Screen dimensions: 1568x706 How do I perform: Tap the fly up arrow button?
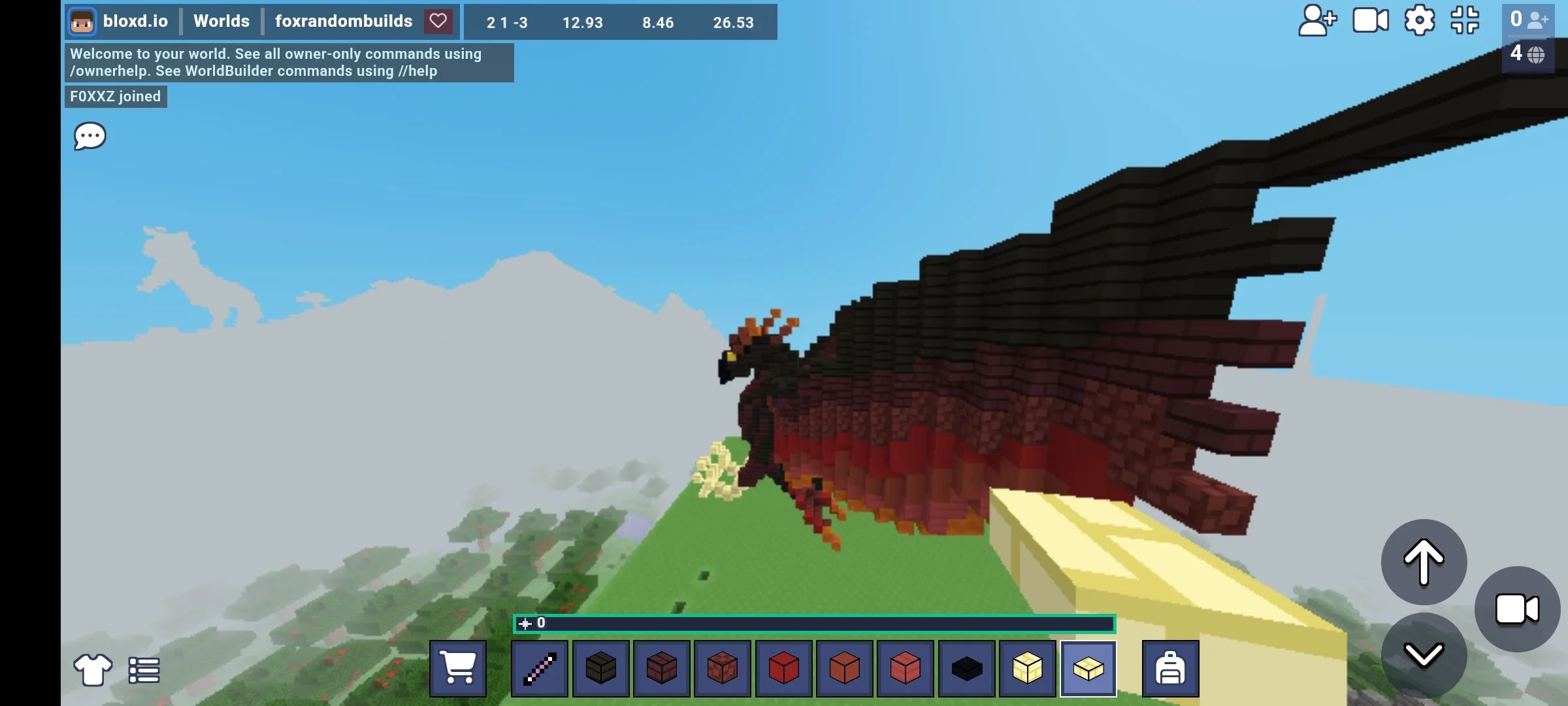(x=1424, y=562)
